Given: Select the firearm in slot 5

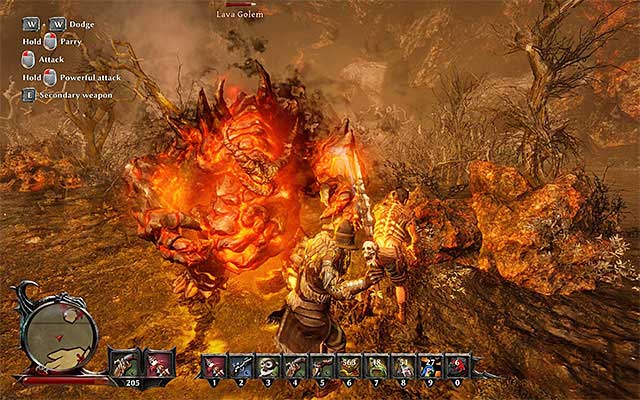Looking at the screenshot, I should 322,365.
